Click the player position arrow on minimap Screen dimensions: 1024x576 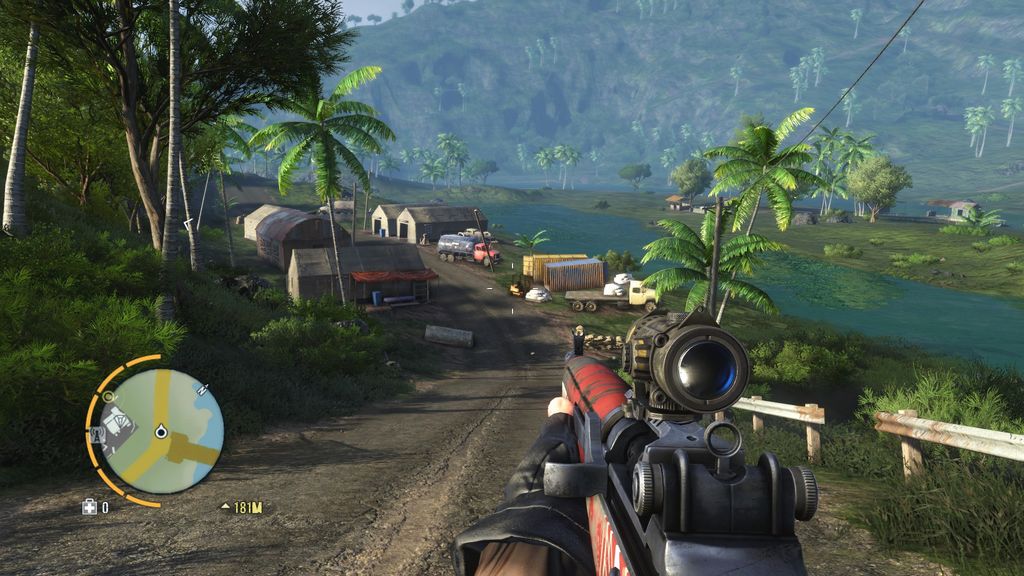(x=160, y=432)
